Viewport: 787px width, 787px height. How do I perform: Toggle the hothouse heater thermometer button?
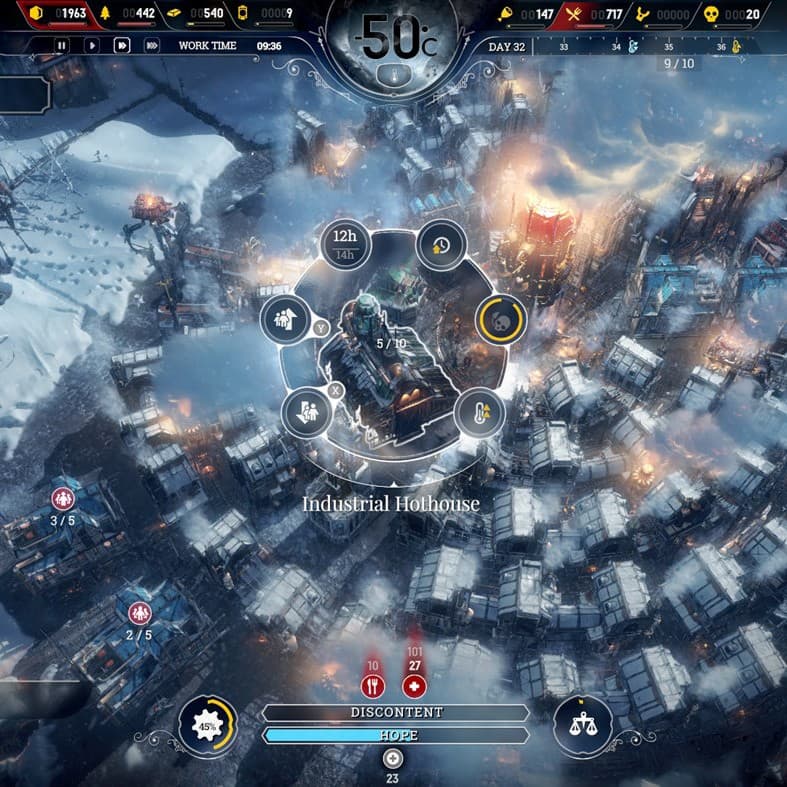(x=478, y=410)
